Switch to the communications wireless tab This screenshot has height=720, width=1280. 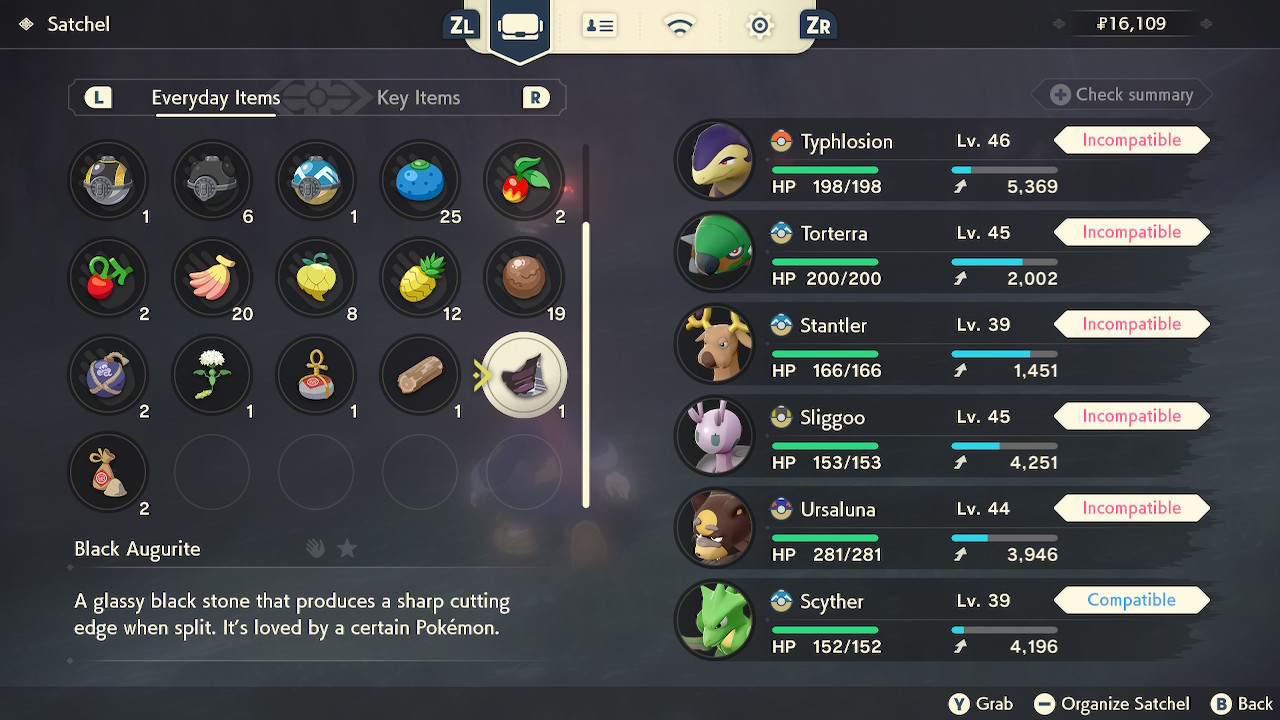click(680, 26)
